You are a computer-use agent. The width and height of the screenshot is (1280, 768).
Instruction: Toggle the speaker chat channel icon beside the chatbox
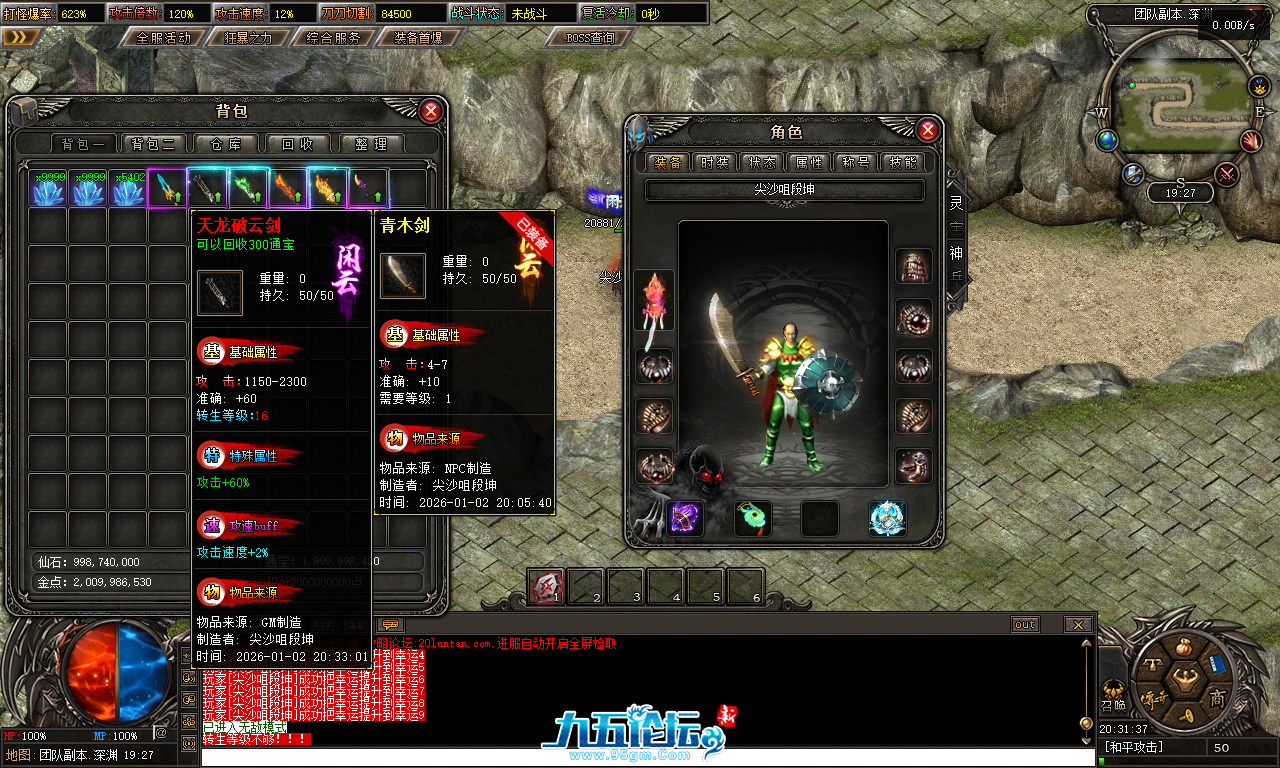coord(187,678)
